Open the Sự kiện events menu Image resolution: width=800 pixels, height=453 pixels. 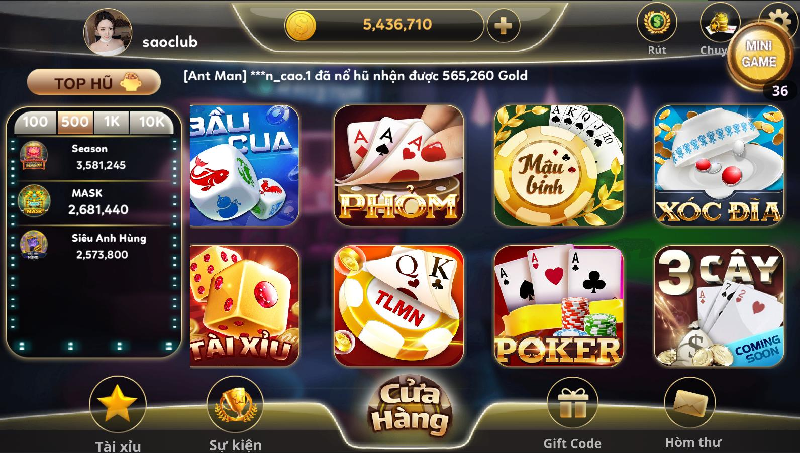[x=235, y=410]
